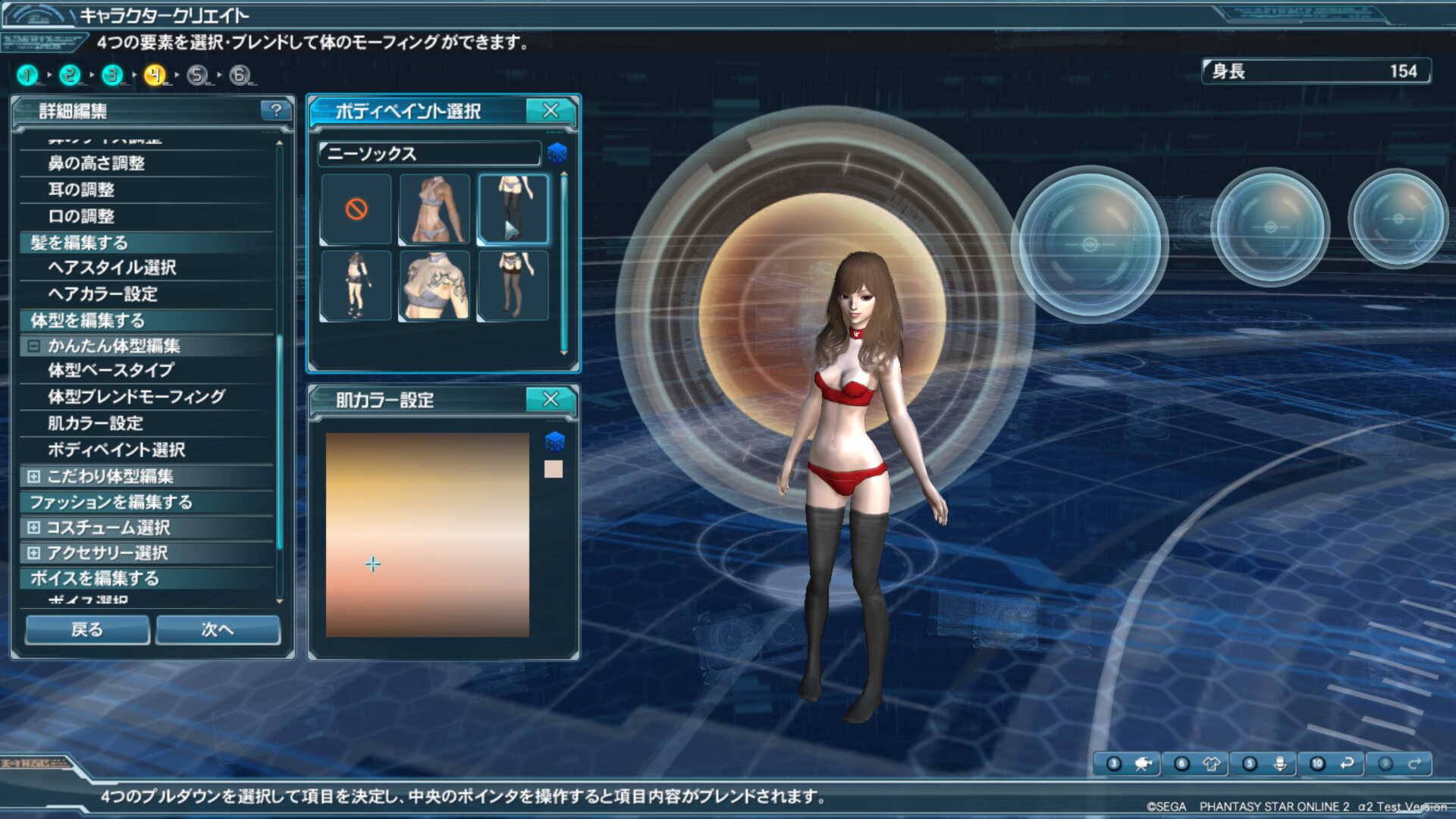This screenshot has height=819, width=1456.
Task: Expand the アクセサリー選択 section
Action: (33, 553)
